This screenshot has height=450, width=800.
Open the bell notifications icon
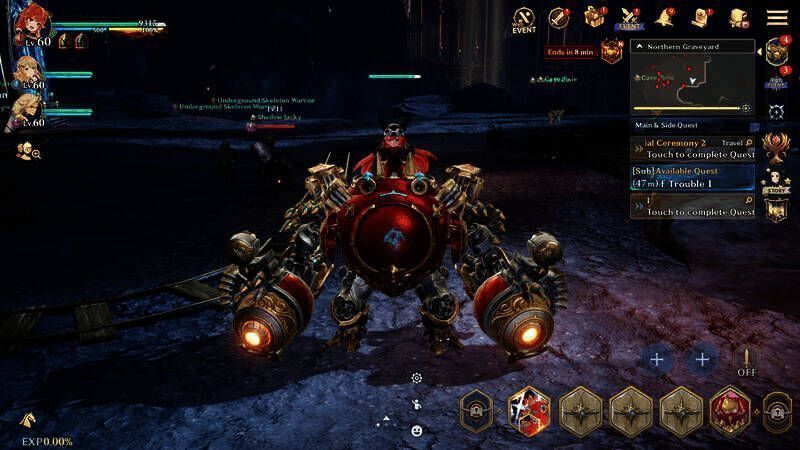coord(664,18)
